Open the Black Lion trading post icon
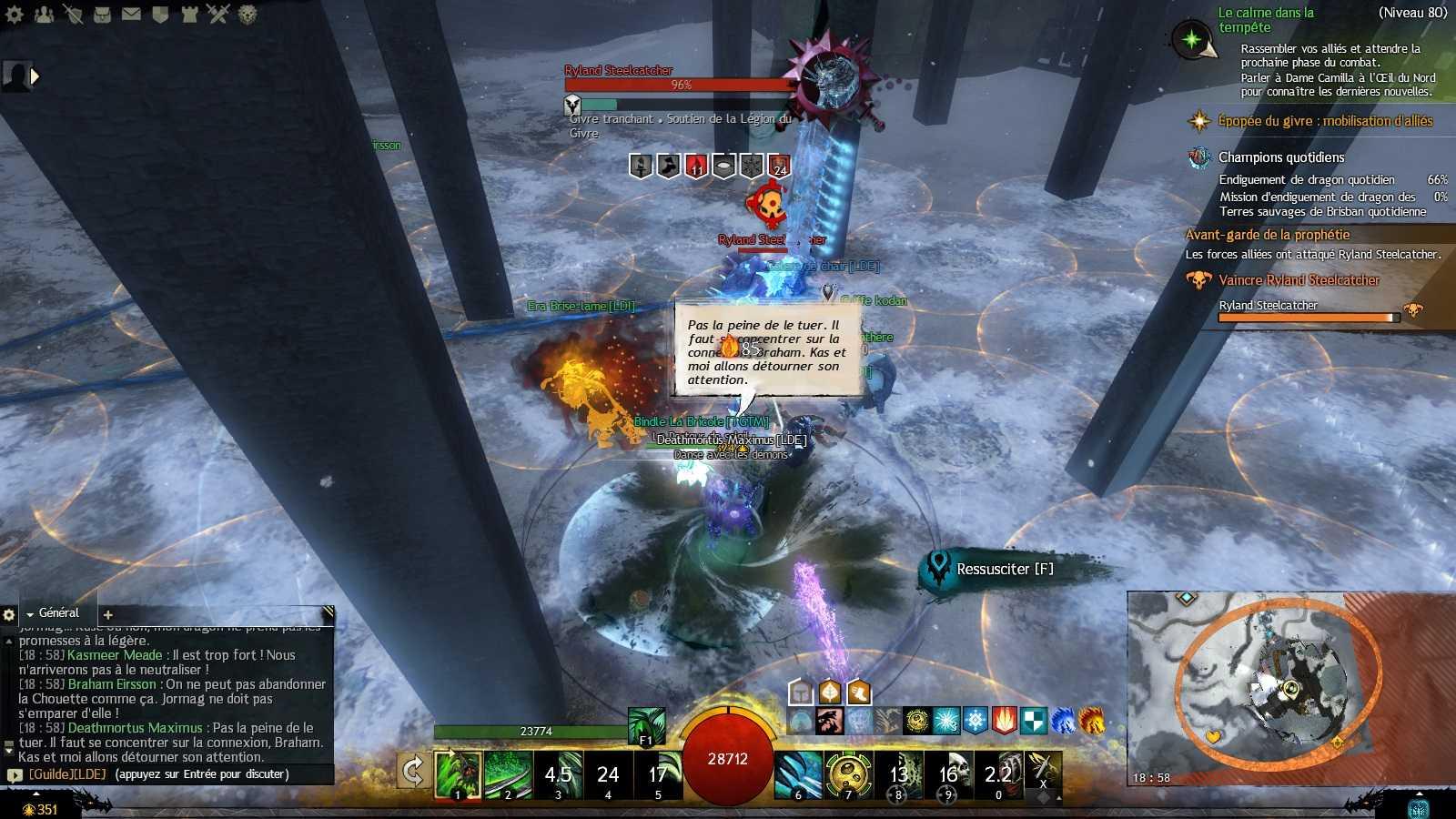The image size is (1456, 819). [247, 14]
